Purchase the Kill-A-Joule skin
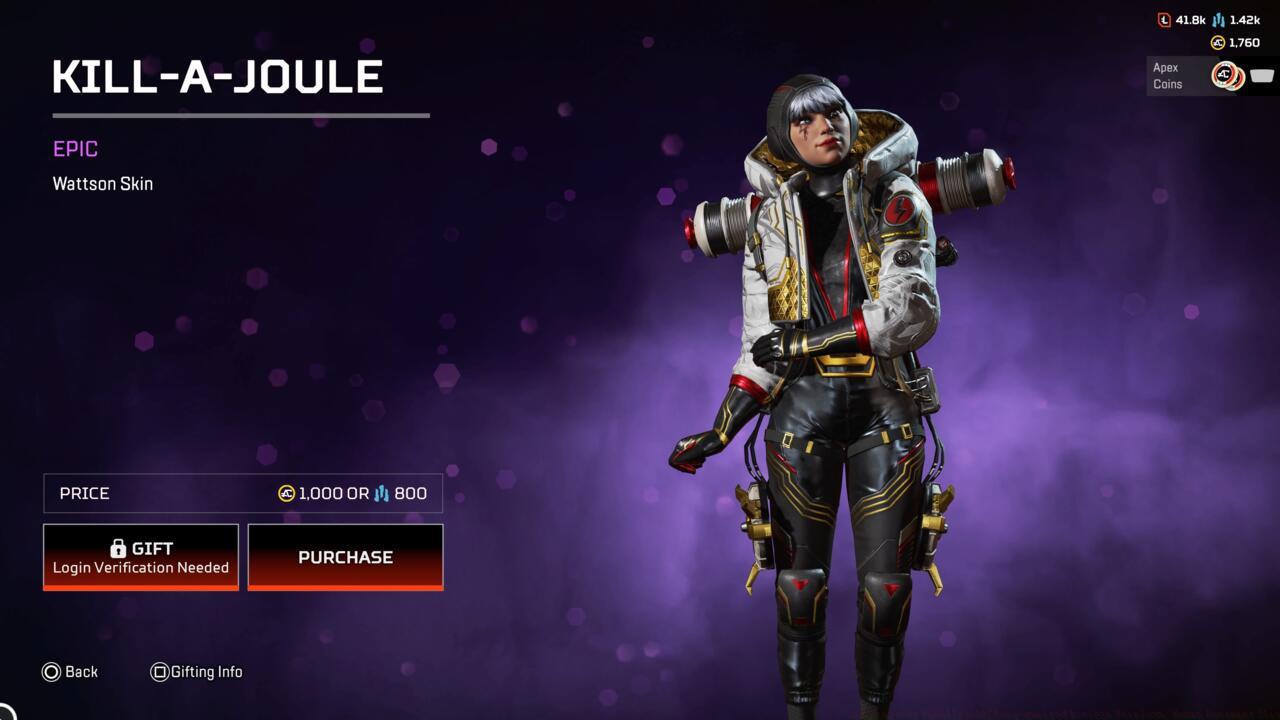Screen dimensions: 1280x720 pyautogui.click(x=345, y=557)
